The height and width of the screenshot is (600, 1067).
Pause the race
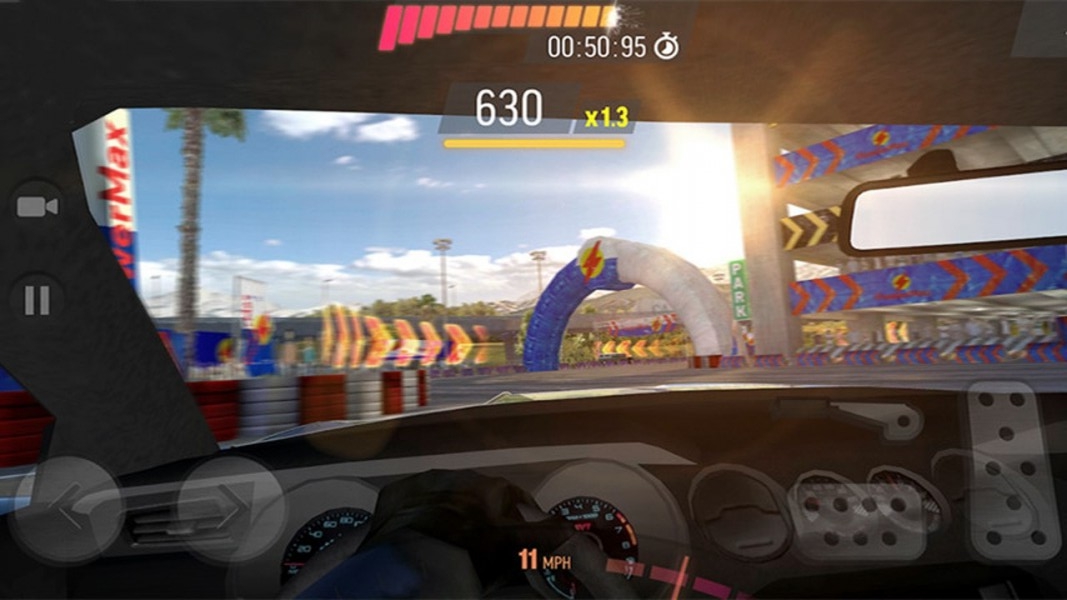click(37, 300)
